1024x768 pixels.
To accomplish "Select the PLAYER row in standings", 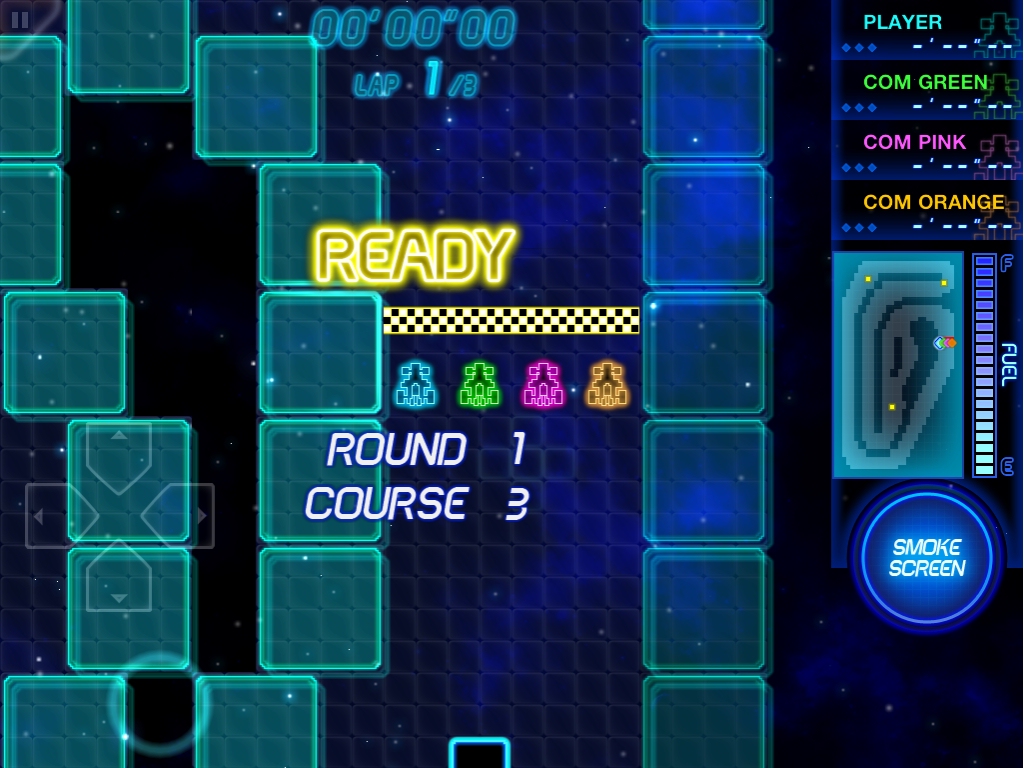I will [927, 31].
